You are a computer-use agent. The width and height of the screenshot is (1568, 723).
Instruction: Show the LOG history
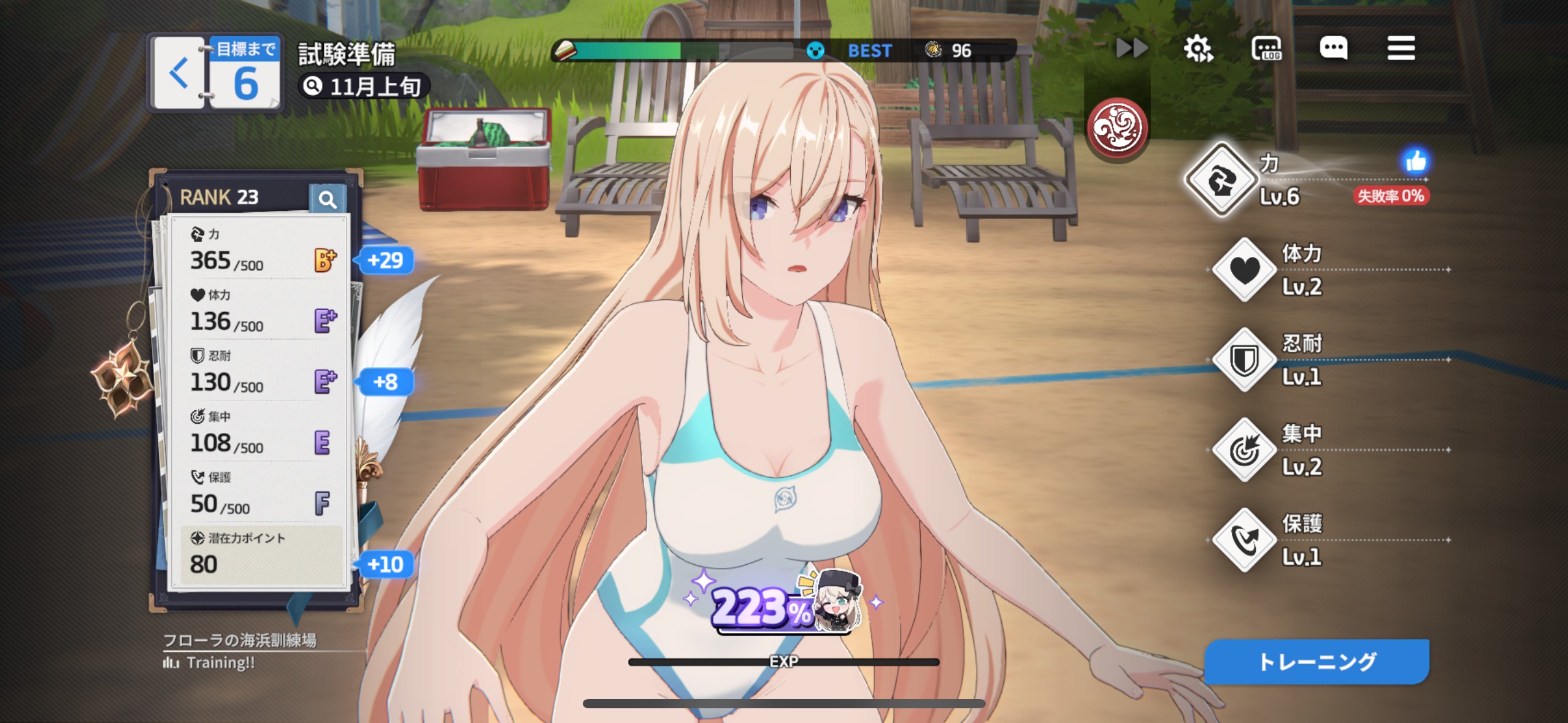coord(1266,48)
